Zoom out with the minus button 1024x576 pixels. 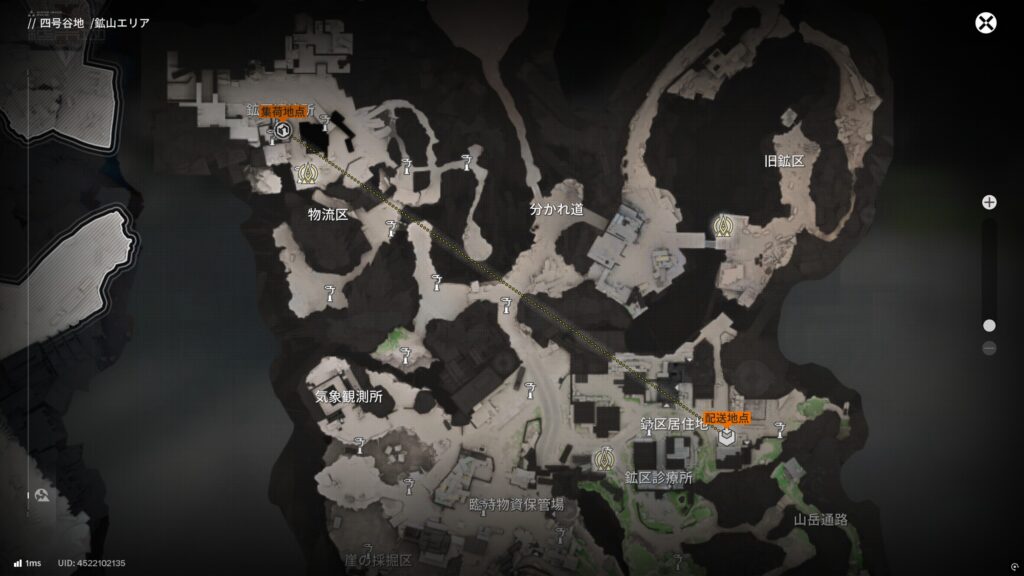(x=989, y=348)
